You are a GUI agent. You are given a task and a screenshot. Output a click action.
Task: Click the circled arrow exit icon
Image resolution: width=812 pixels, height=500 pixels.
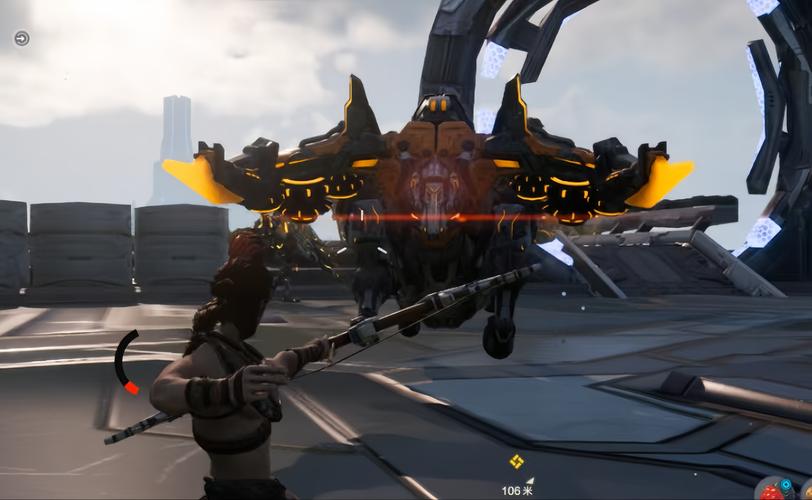[22, 38]
